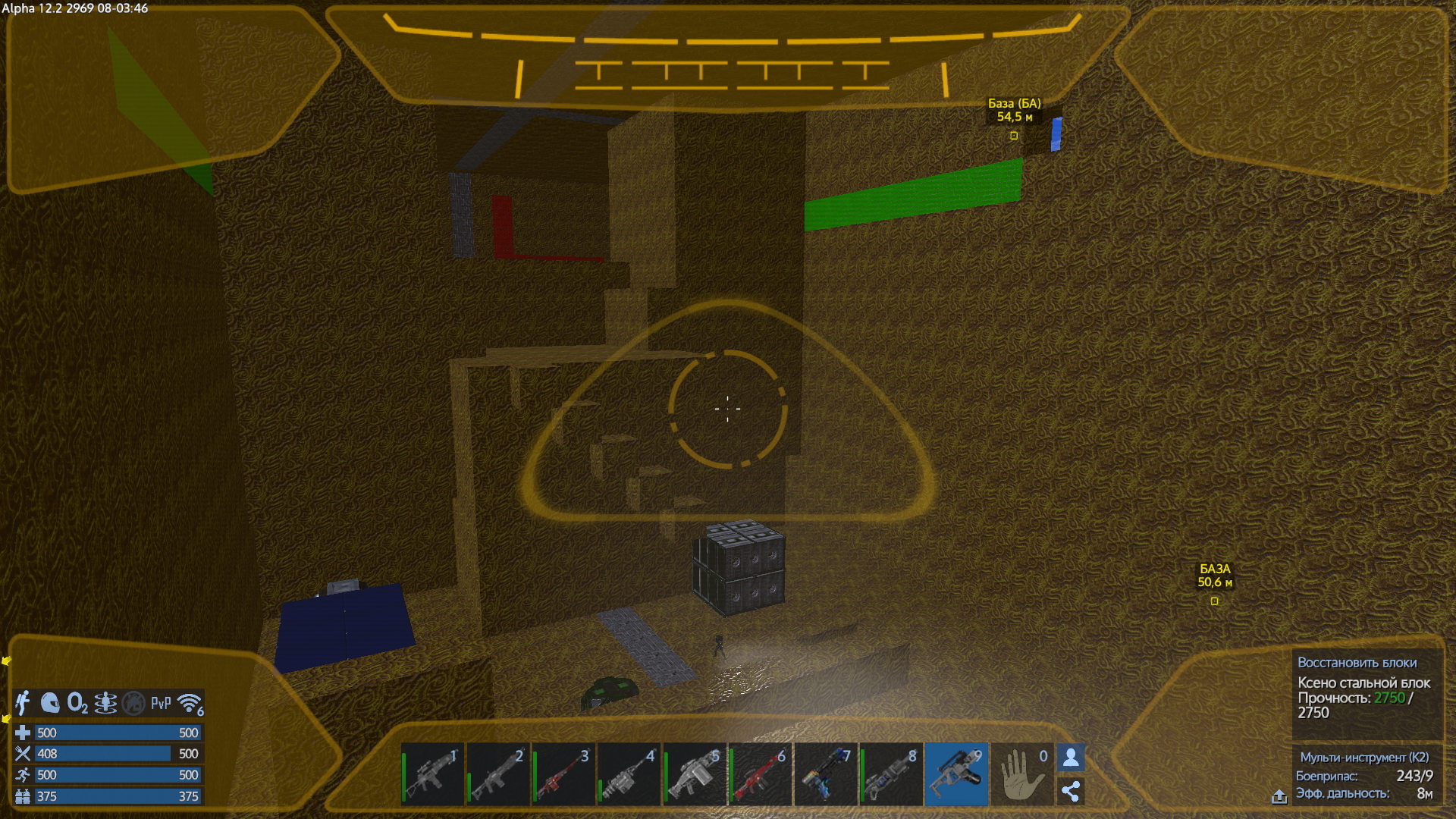Select the multitool in highlighted slot 9

(956, 774)
